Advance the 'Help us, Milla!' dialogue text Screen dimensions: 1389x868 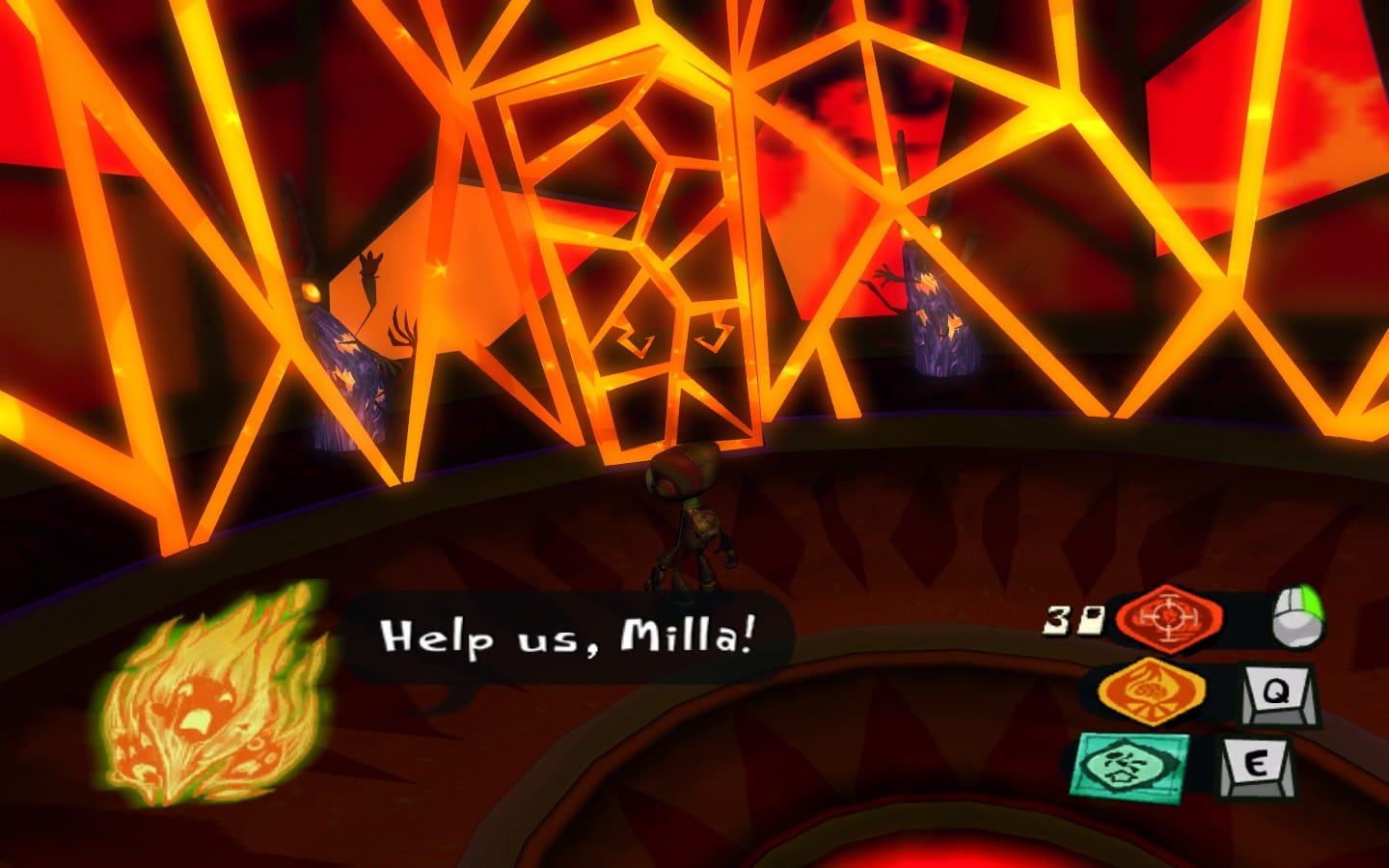click(571, 632)
